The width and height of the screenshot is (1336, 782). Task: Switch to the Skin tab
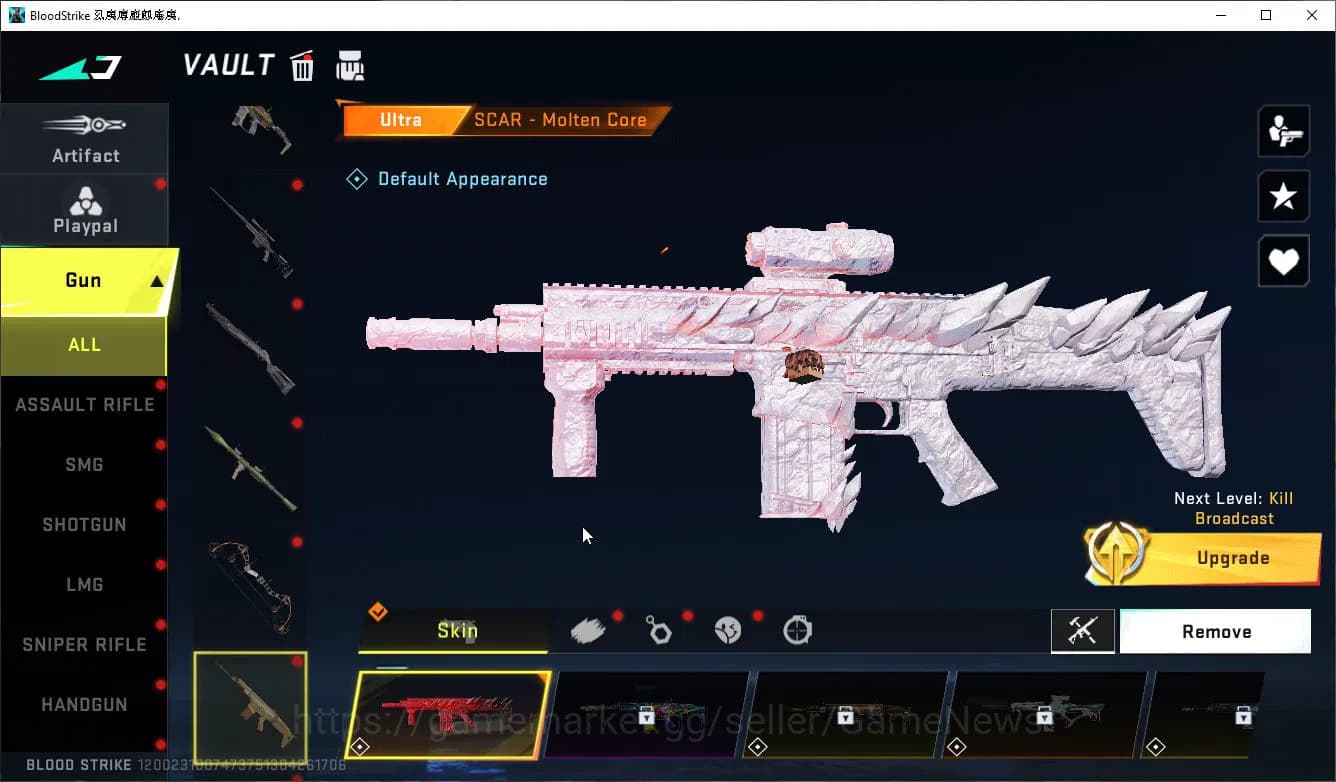click(456, 631)
